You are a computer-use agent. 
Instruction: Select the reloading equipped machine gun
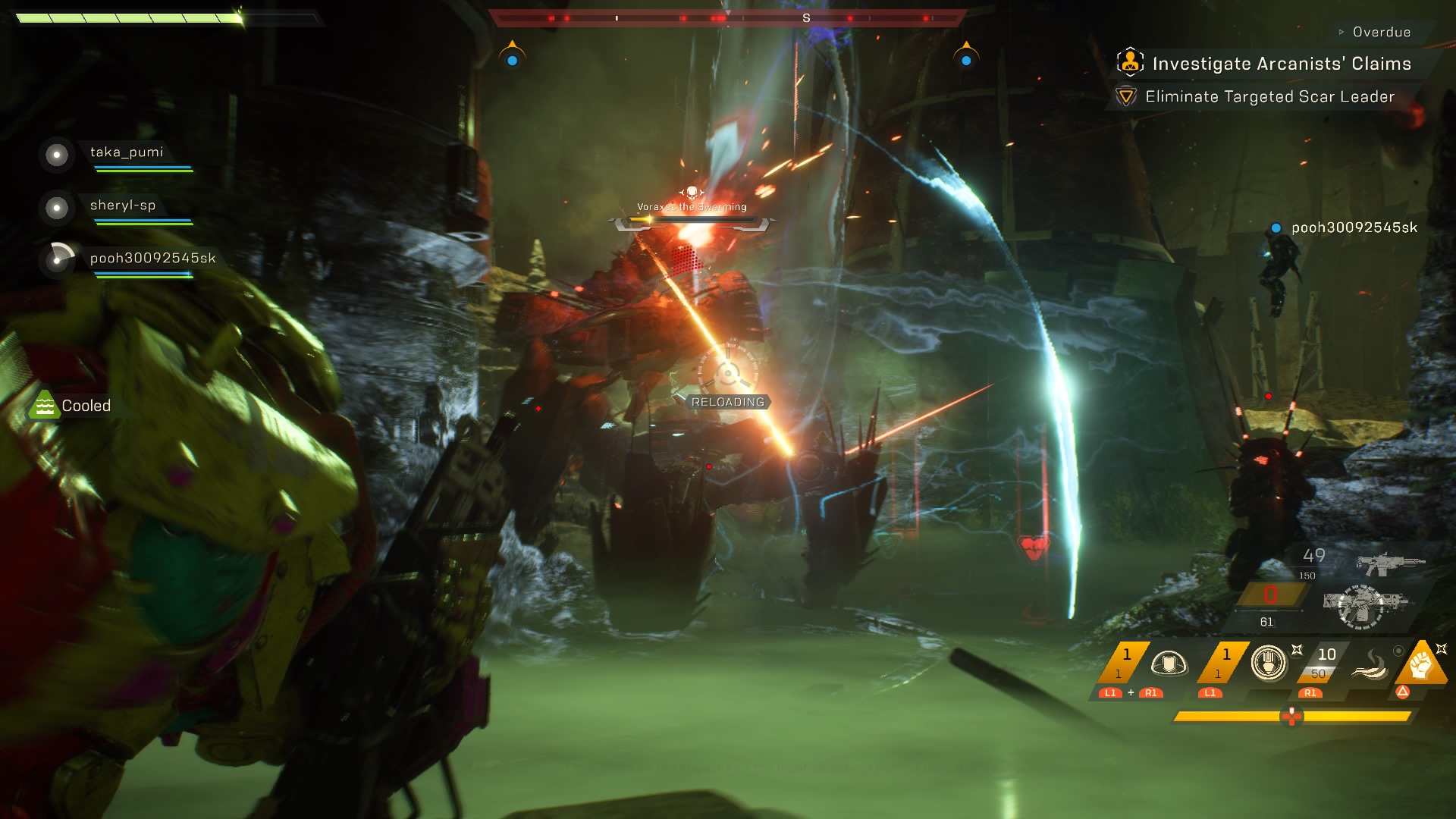(x=1363, y=604)
